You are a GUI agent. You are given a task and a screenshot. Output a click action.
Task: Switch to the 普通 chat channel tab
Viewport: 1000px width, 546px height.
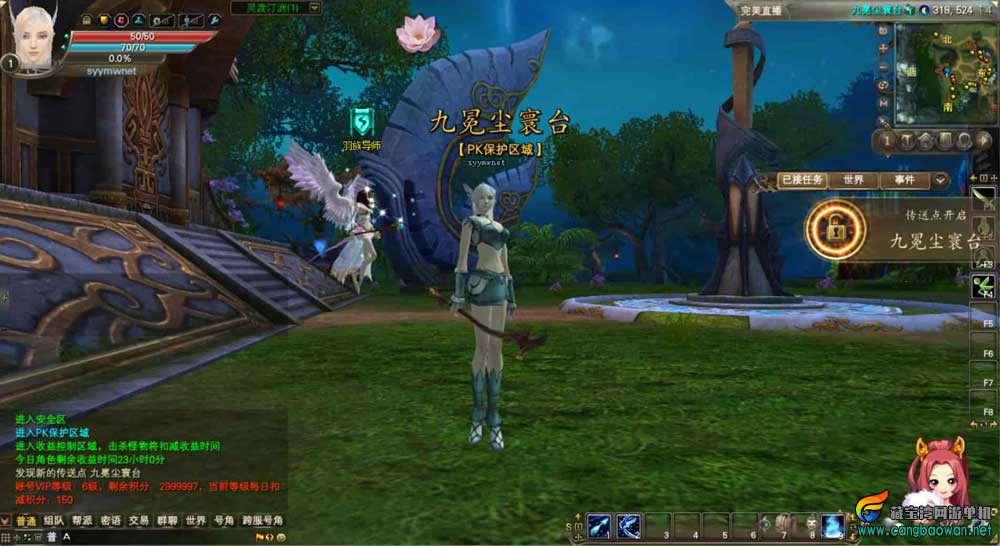(x=25, y=520)
